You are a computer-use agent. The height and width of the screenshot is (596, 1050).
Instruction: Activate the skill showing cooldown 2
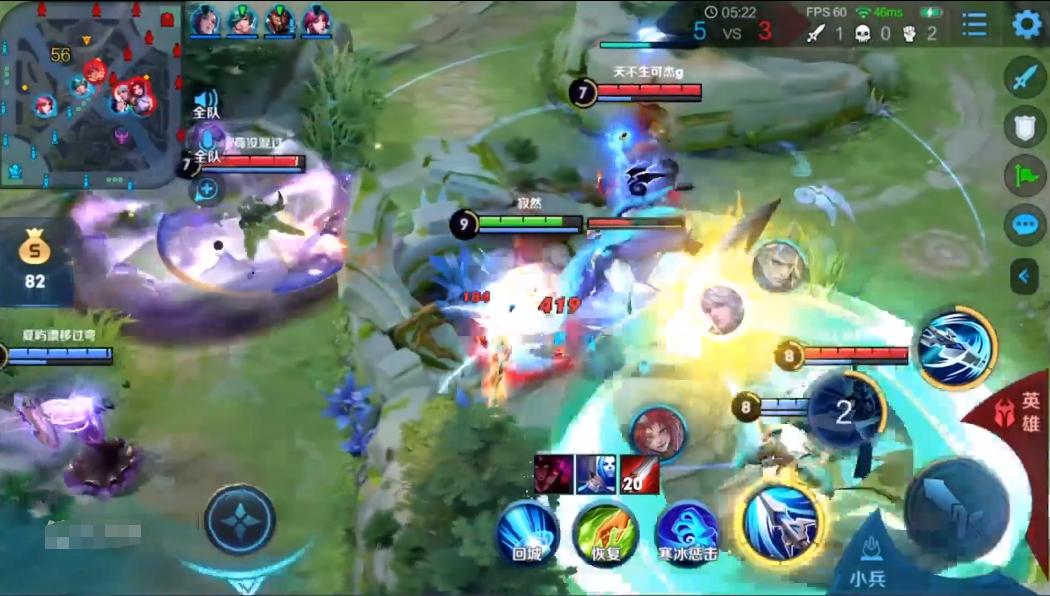tap(845, 411)
